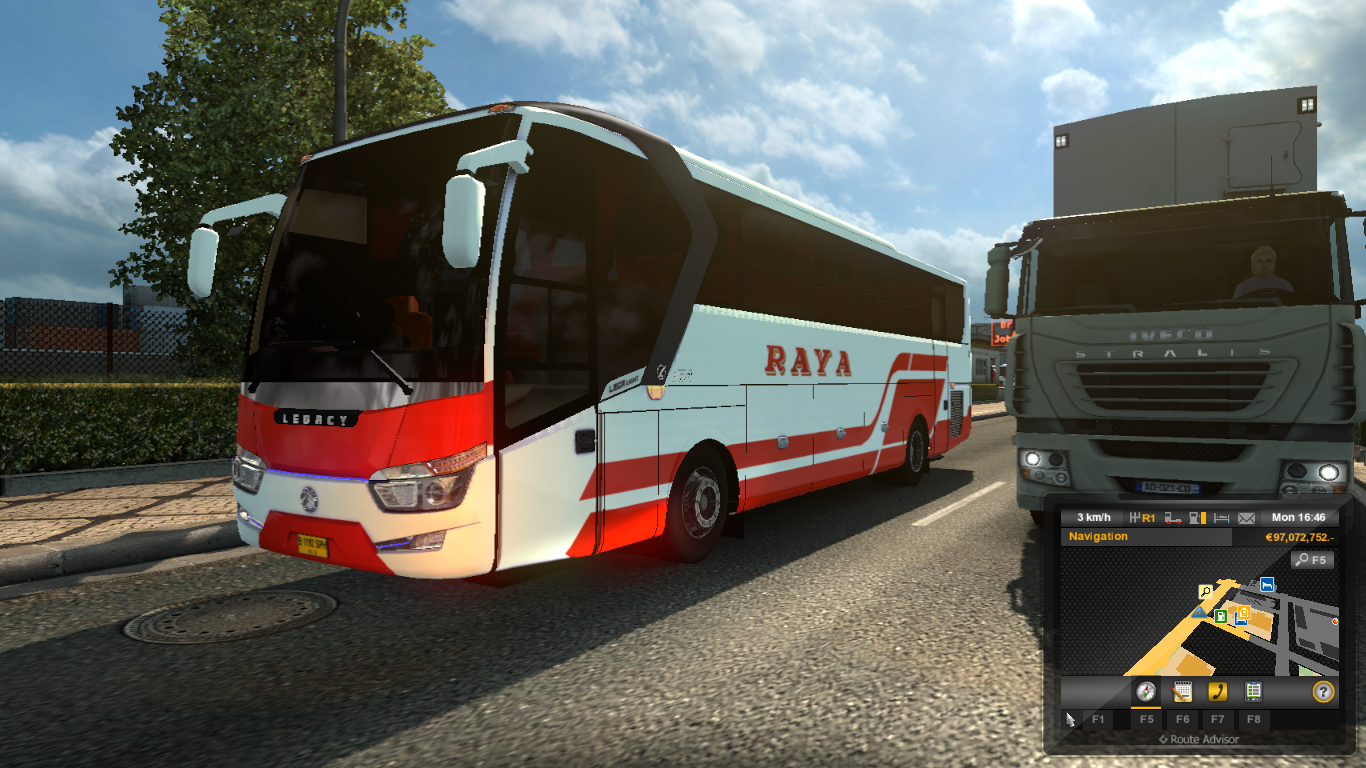Switch to the F7 tab

pyautogui.click(x=1217, y=719)
